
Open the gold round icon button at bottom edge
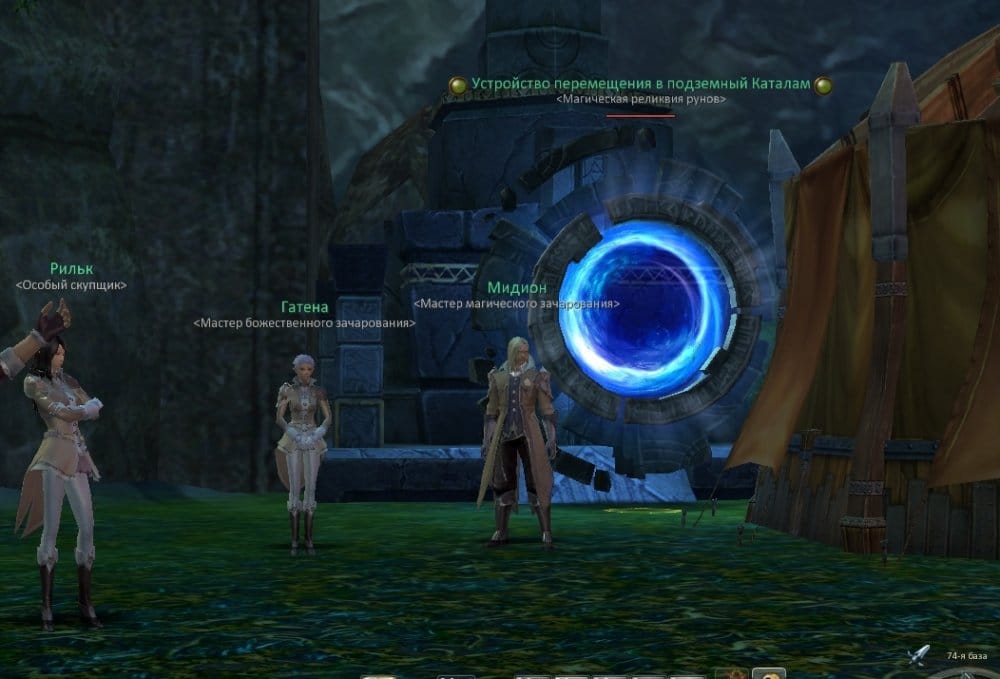[768, 673]
